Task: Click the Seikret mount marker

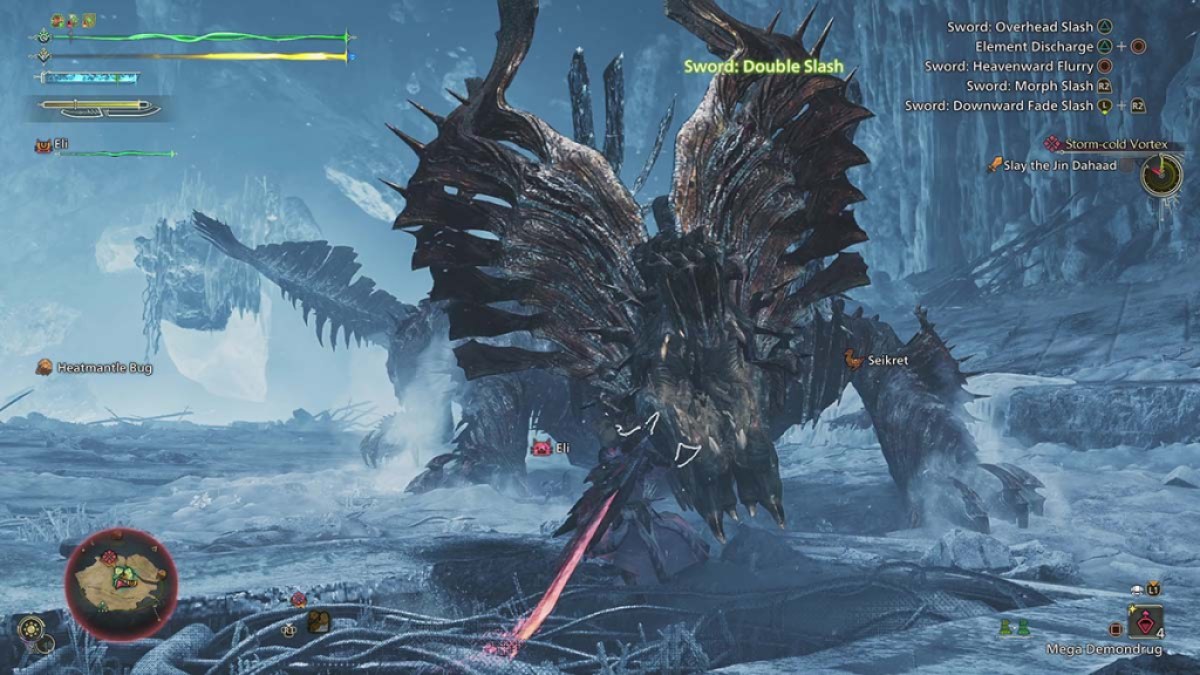Action: click(x=852, y=359)
